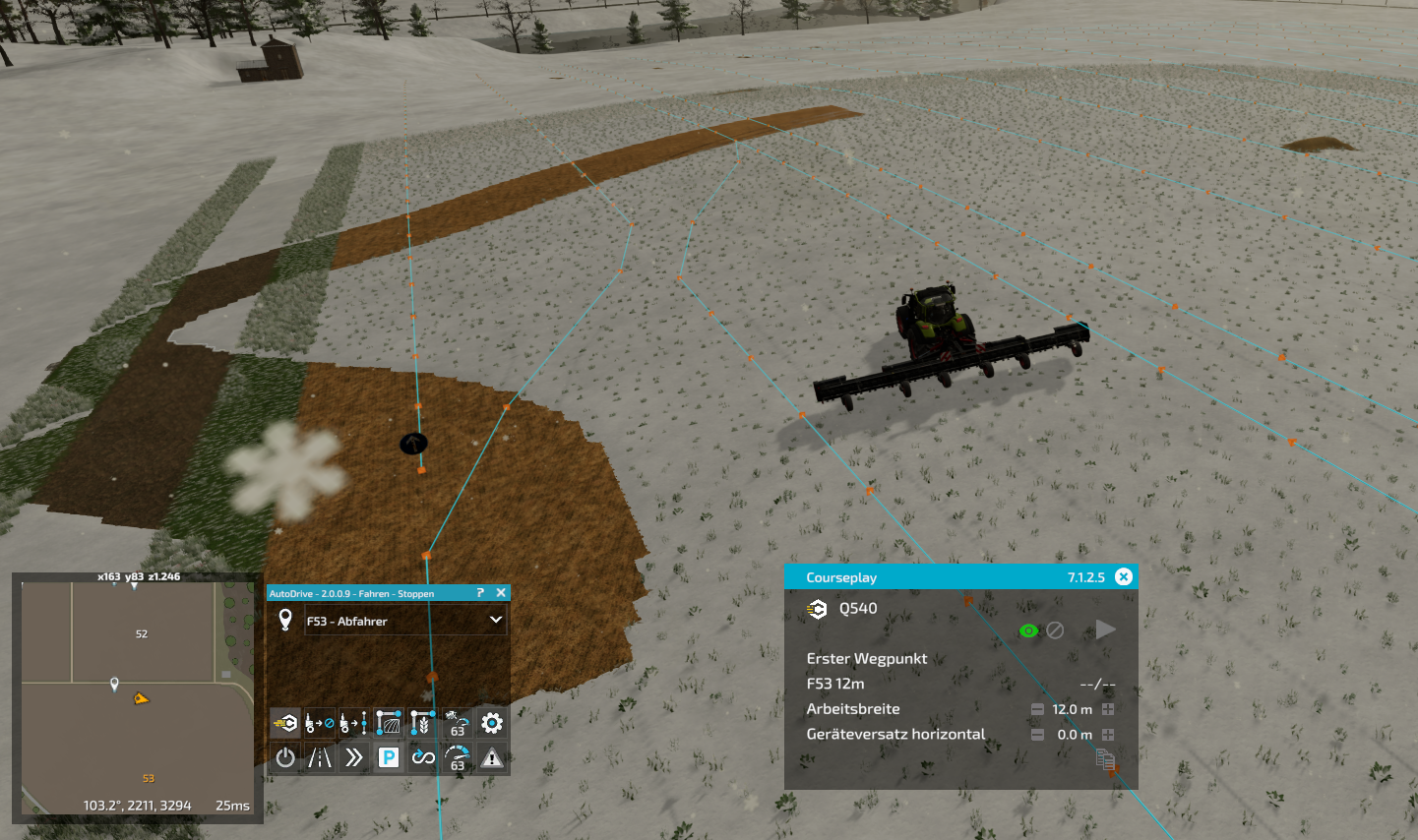The image size is (1418, 840).
Task: Click the yellow AutoDrive logo icon
Action: (x=284, y=723)
